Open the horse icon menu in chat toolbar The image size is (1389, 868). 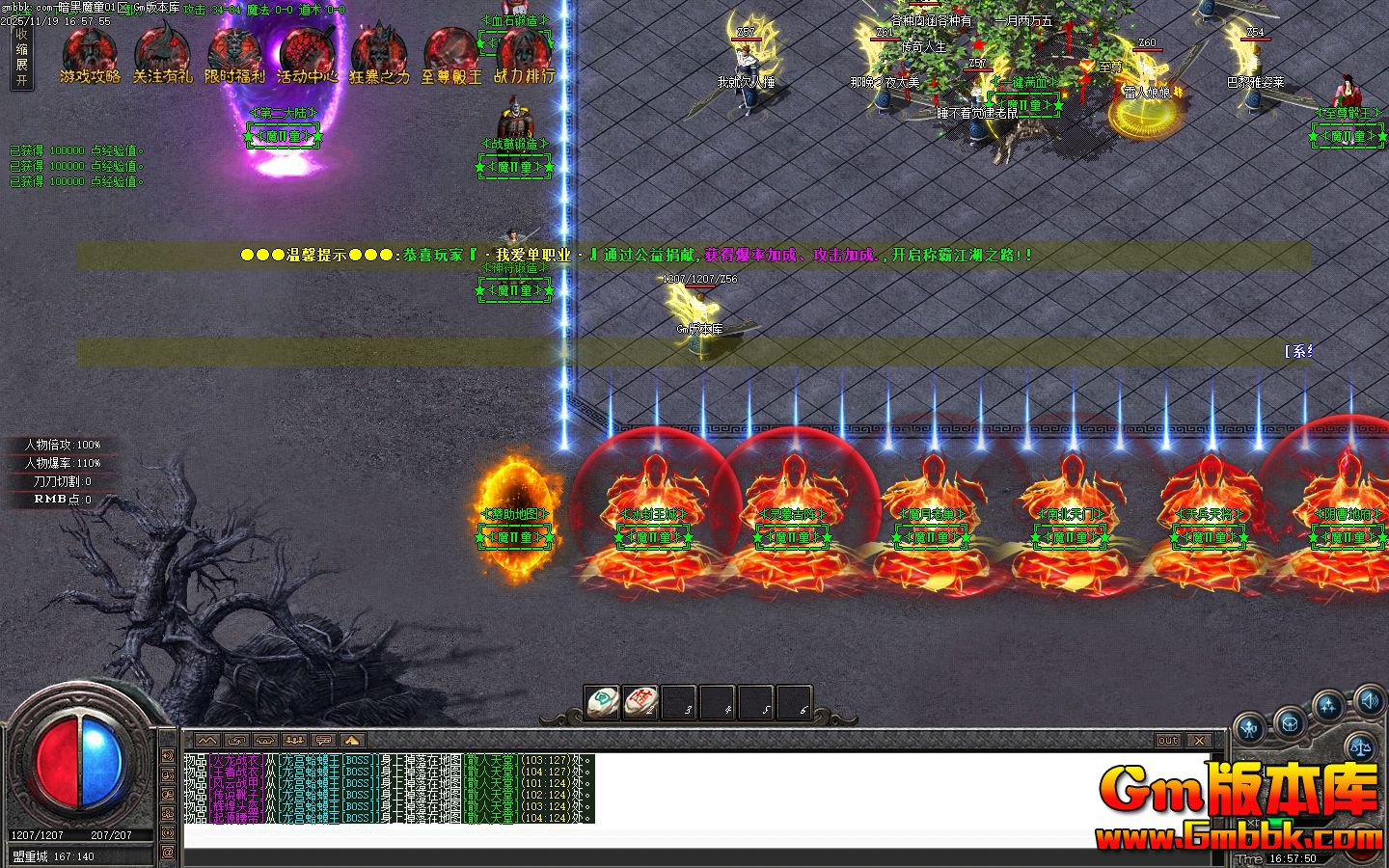[x=265, y=740]
